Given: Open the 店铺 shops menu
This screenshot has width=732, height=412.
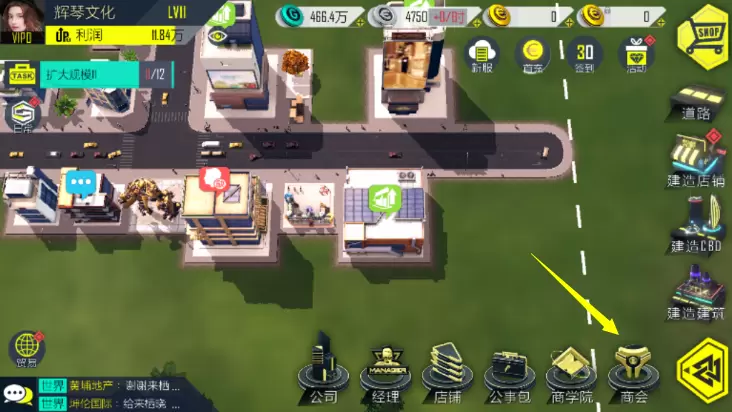Looking at the screenshot, I should point(446,372).
